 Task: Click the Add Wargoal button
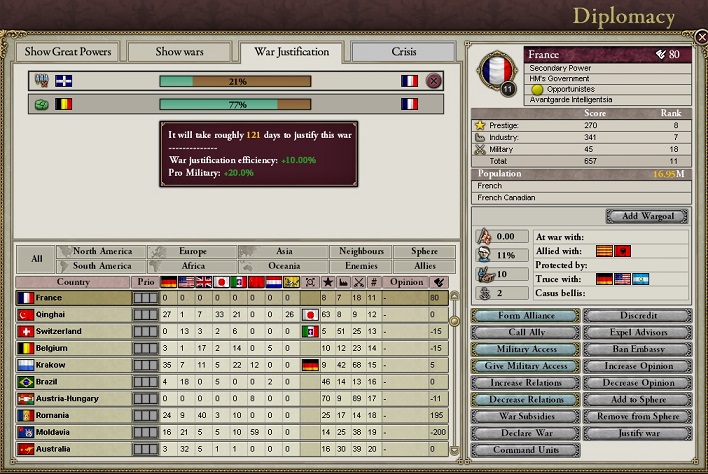tap(646, 216)
